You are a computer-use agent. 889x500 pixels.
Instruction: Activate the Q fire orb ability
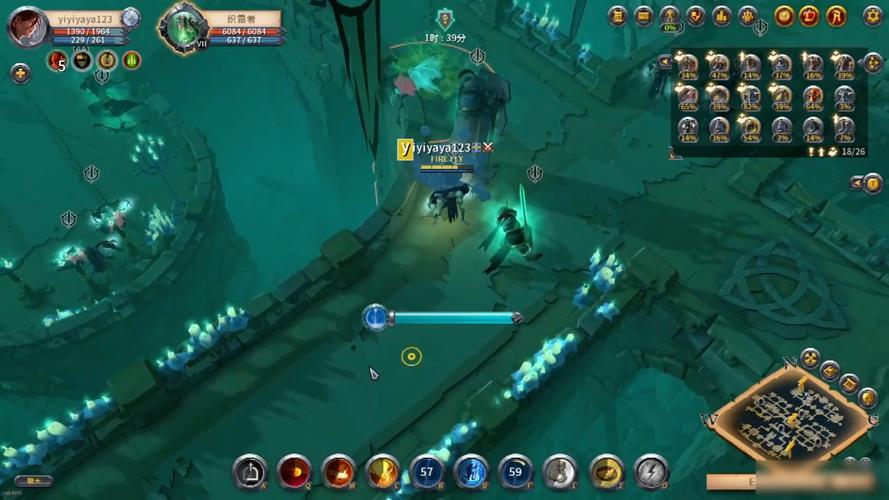point(294,471)
